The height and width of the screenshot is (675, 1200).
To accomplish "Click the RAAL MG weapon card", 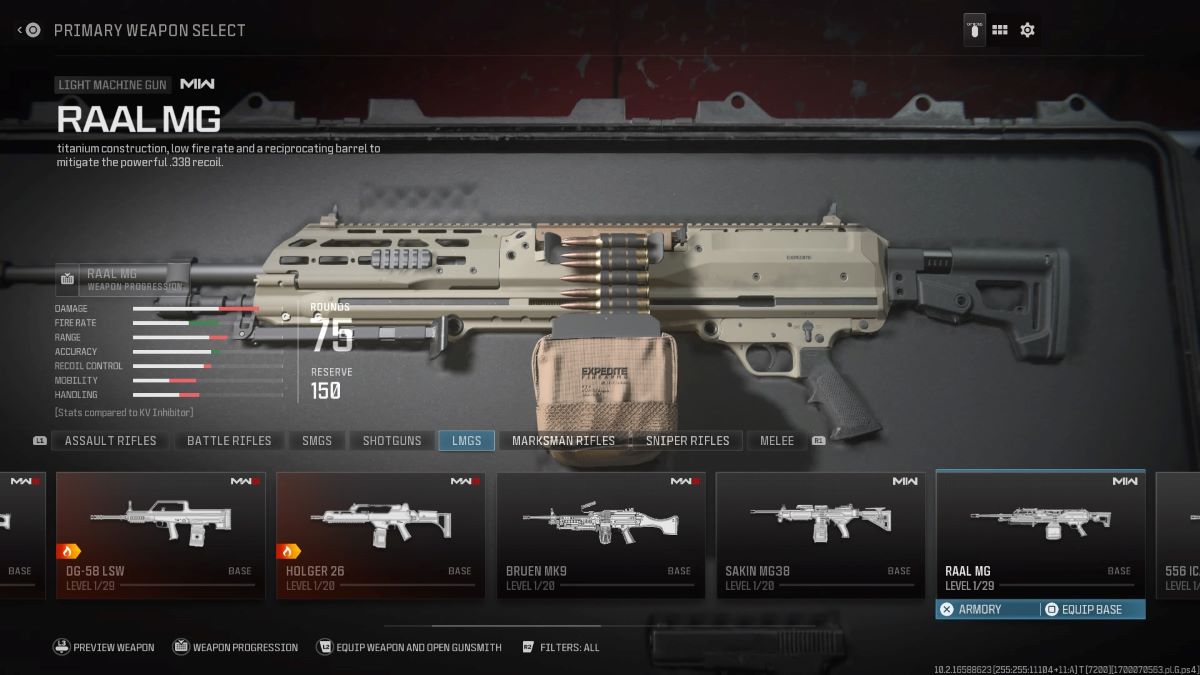I will tap(1040, 530).
